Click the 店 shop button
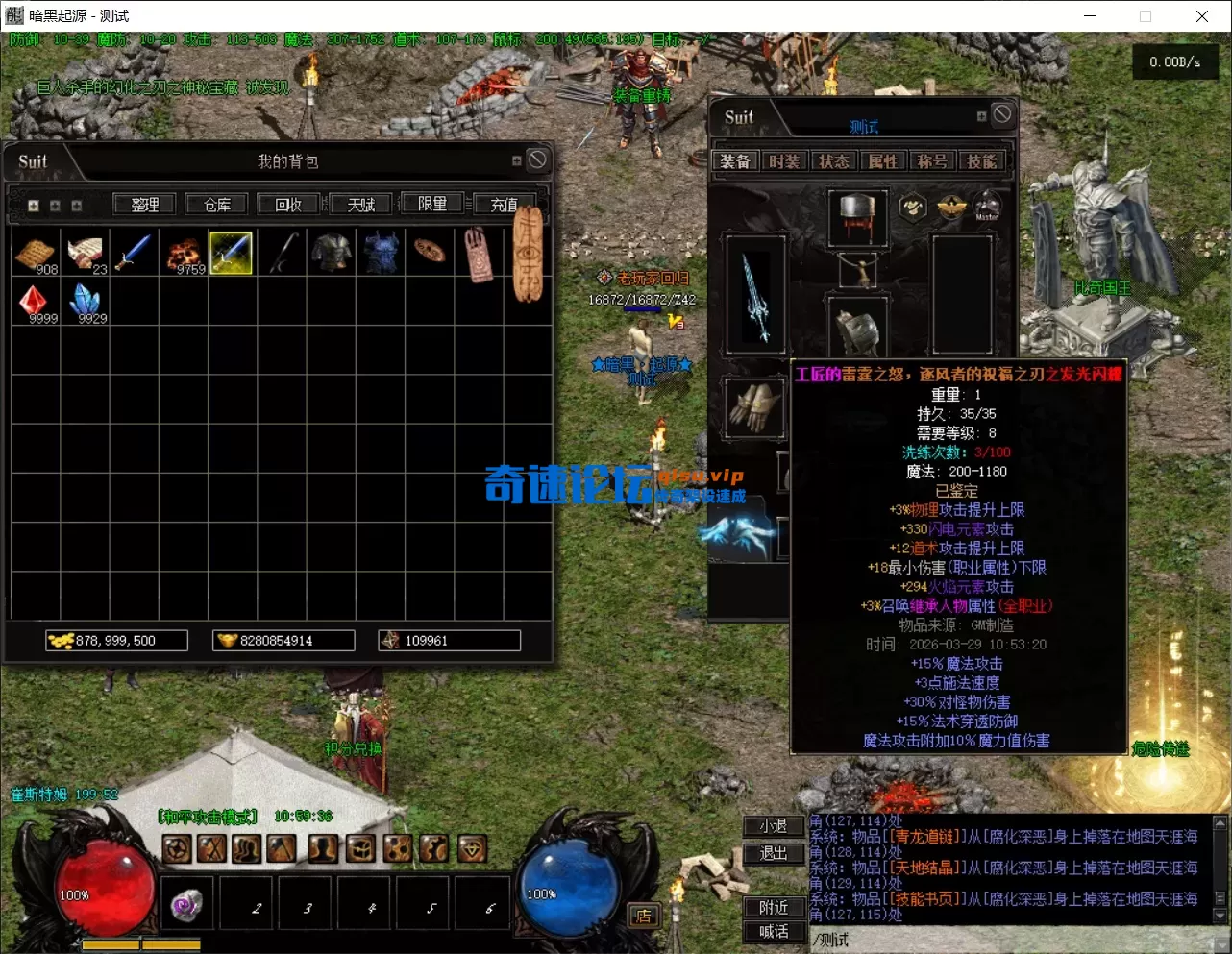The width and height of the screenshot is (1232, 954). pyautogui.click(x=643, y=916)
